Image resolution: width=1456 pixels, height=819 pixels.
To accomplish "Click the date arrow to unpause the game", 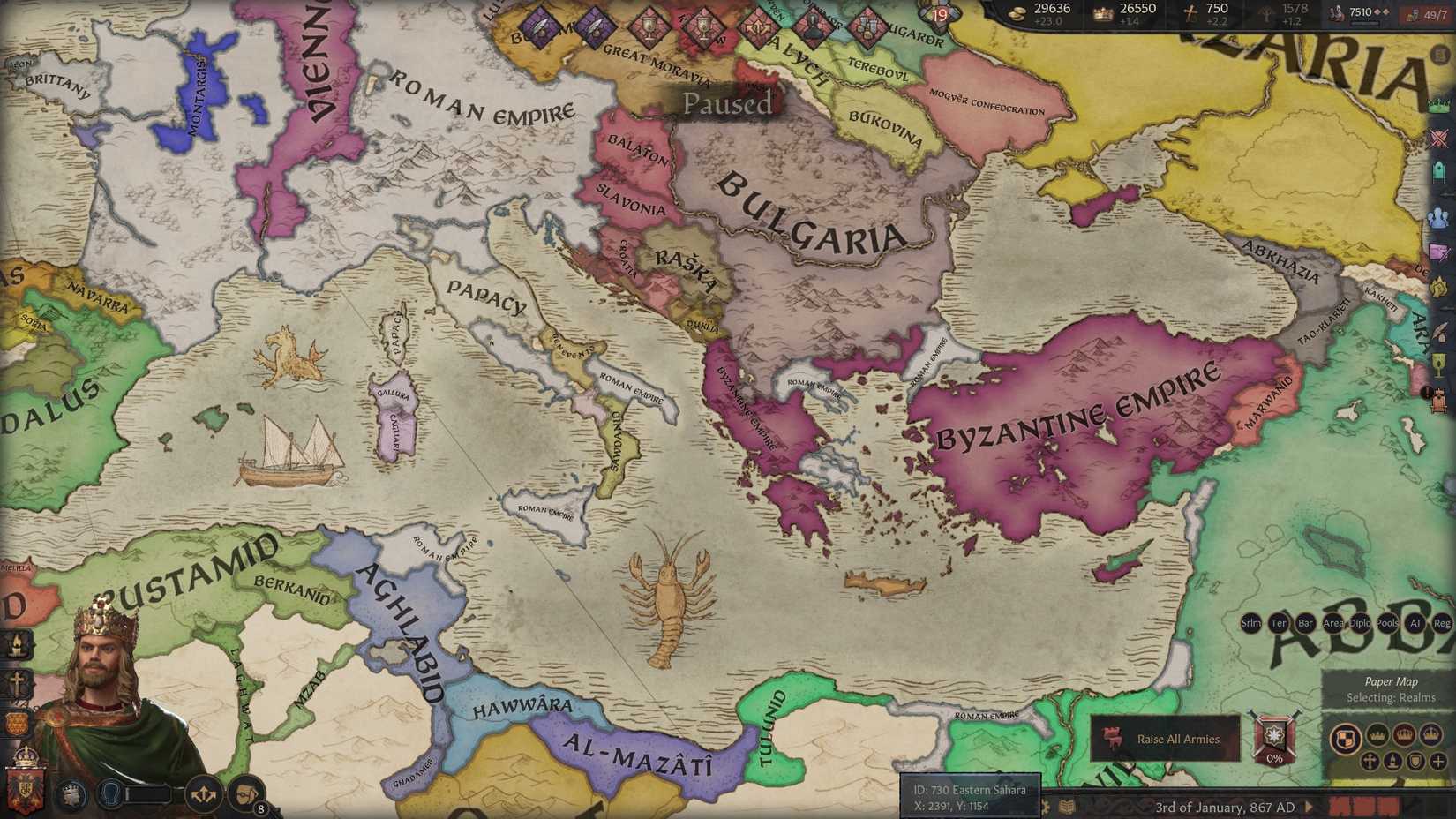I will 1308,807.
